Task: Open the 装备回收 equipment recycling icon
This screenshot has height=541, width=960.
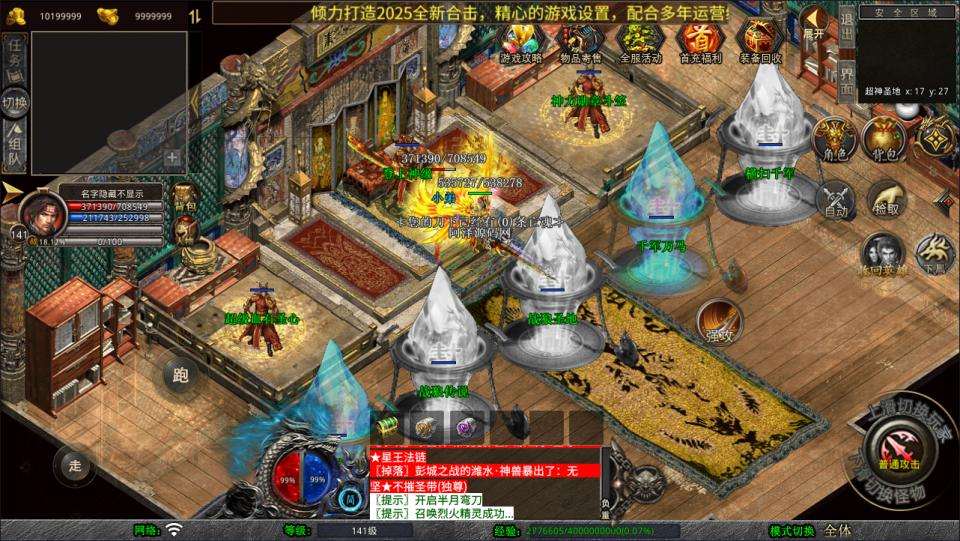Action: 757,40
